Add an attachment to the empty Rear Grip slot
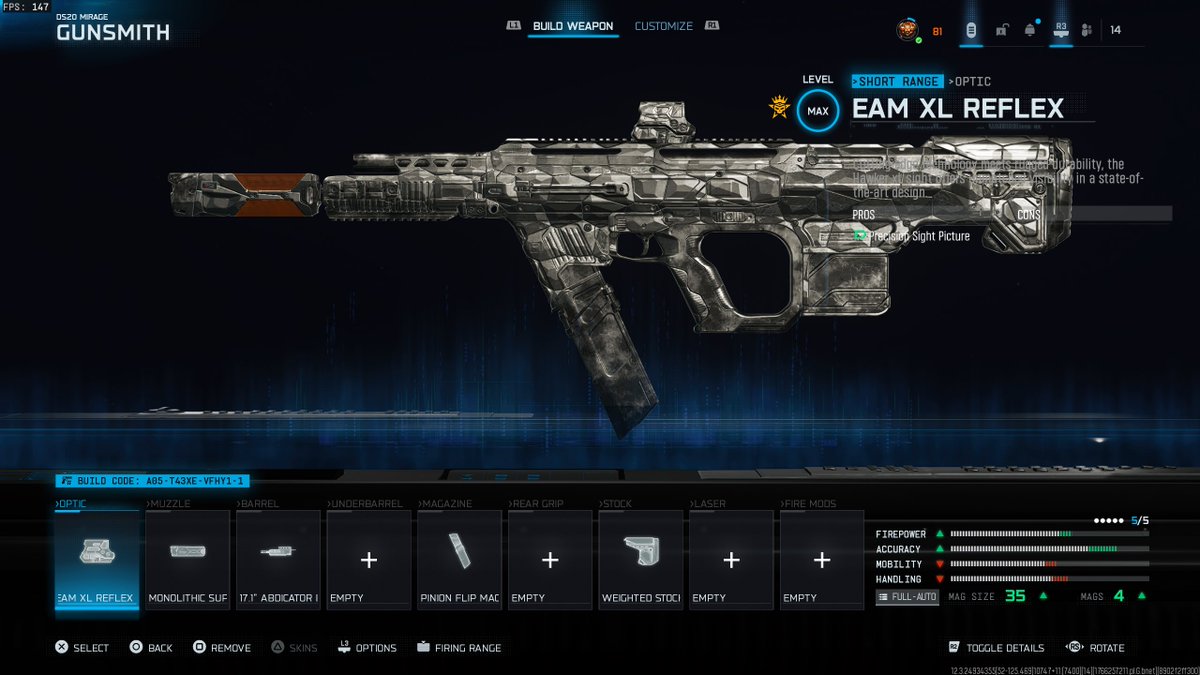The width and height of the screenshot is (1200, 675). point(550,558)
